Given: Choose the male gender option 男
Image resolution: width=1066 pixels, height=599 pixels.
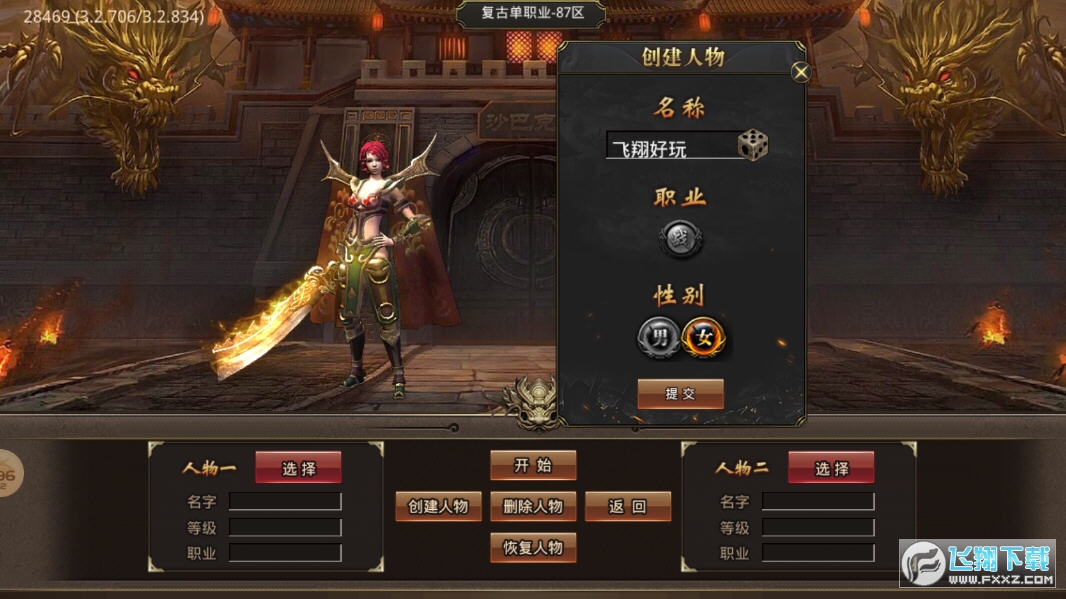Looking at the screenshot, I should coord(658,337).
